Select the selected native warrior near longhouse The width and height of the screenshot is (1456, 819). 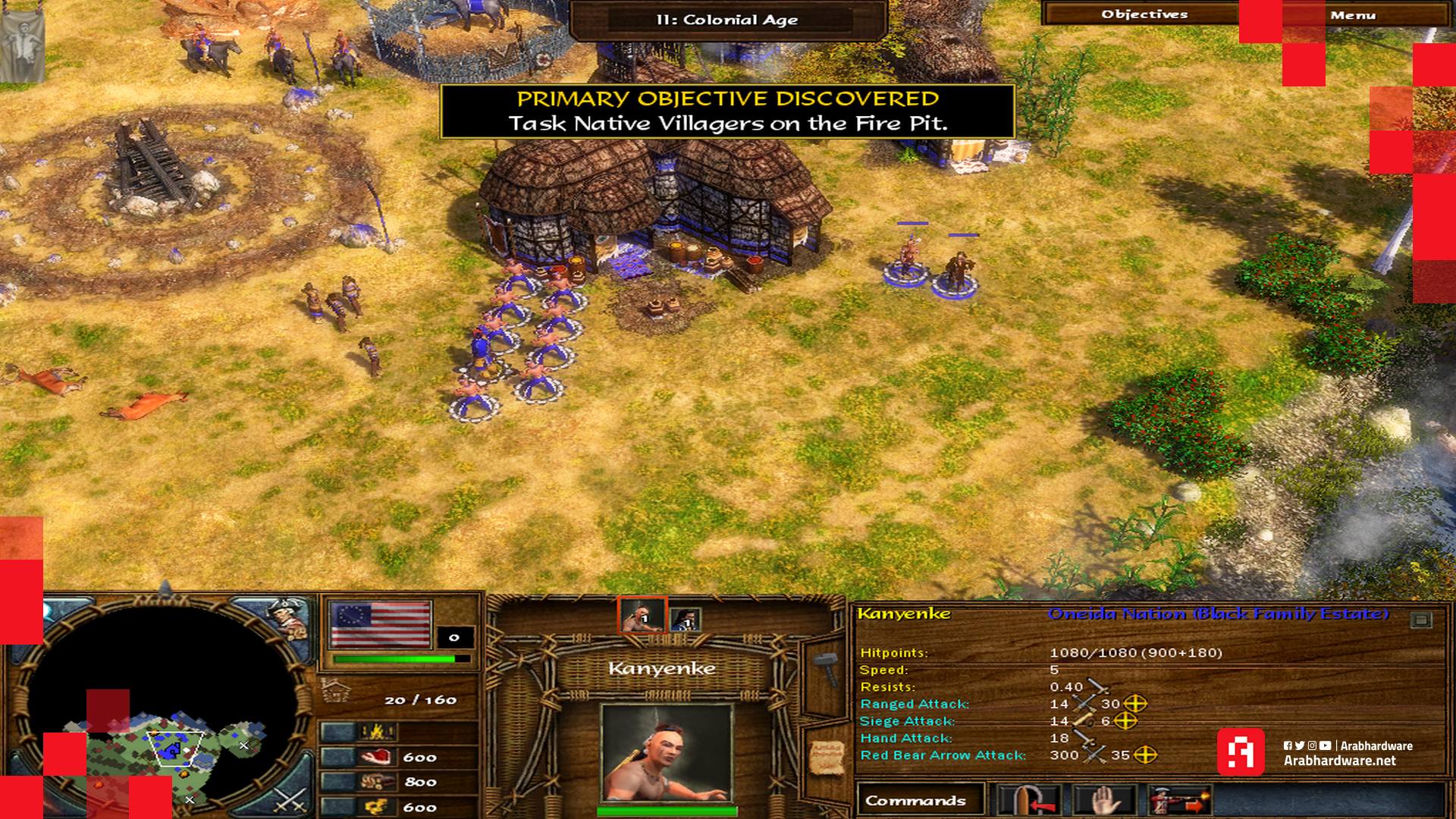tap(906, 262)
